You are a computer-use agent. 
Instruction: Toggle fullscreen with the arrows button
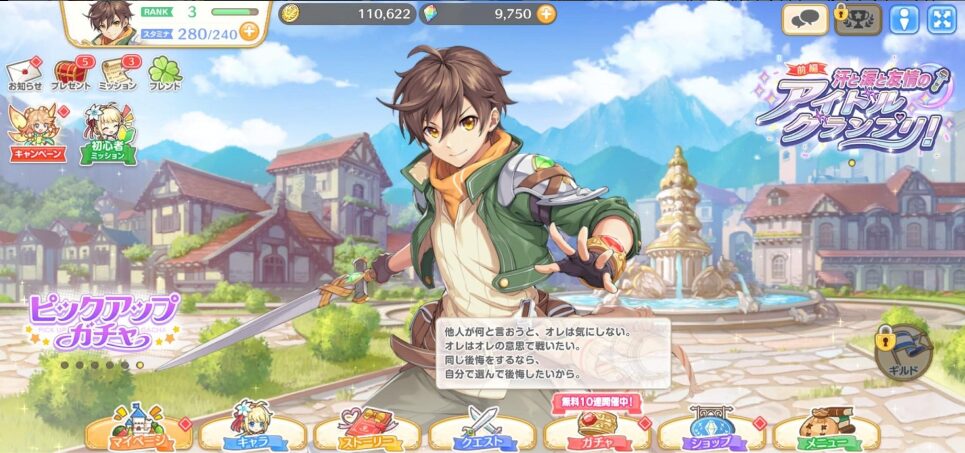pyautogui.click(x=941, y=18)
